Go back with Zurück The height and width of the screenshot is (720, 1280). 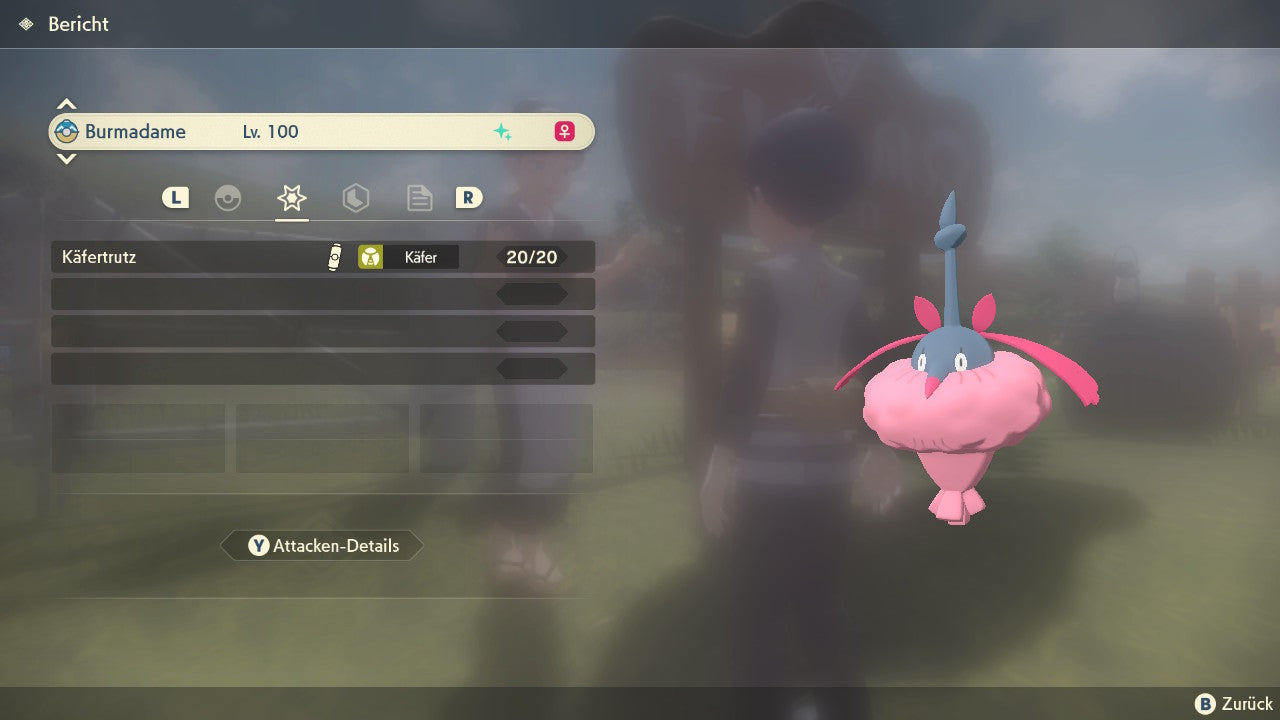click(1234, 704)
